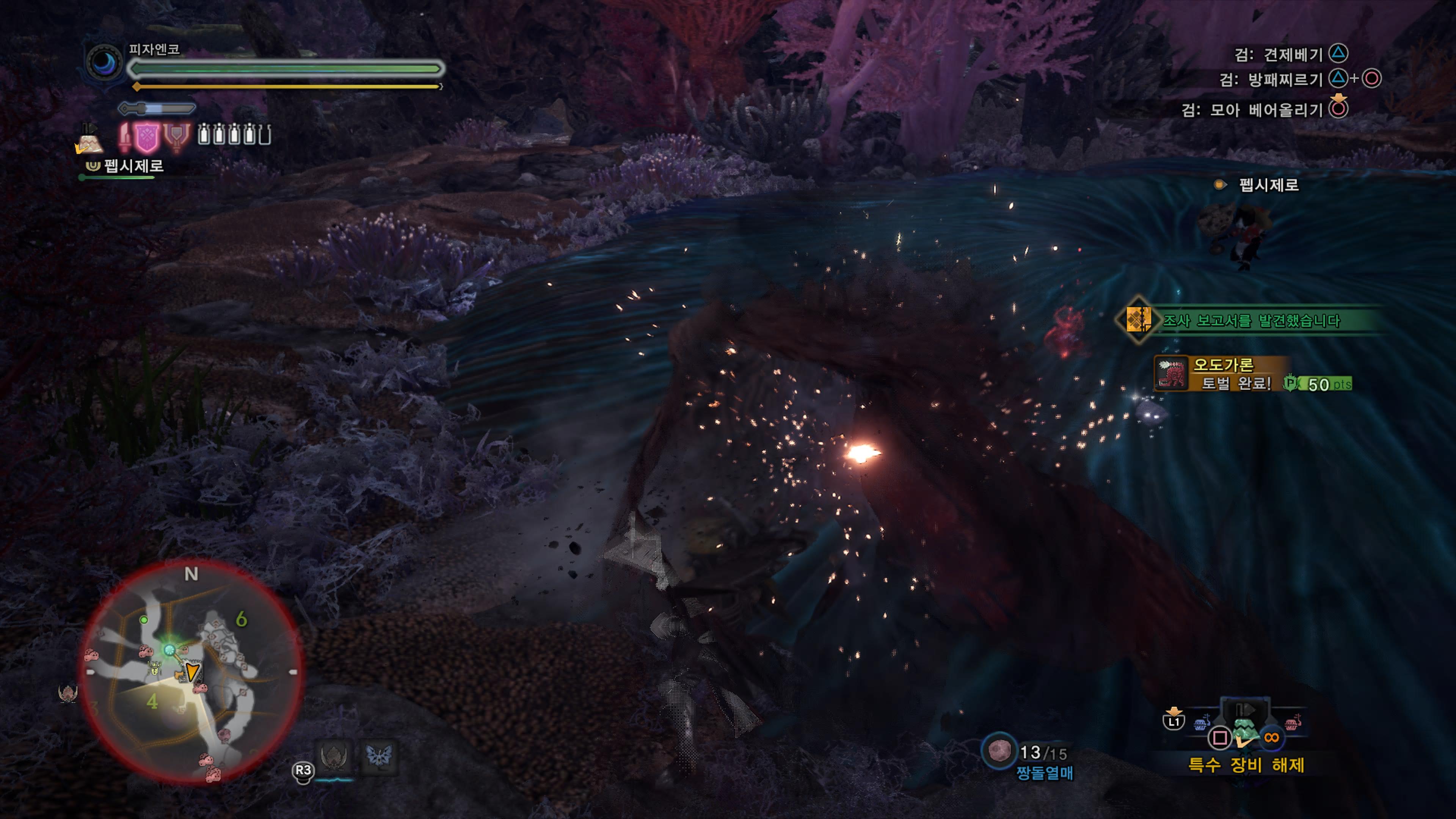This screenshot has height=819, width=1456.
Task: Click the green glowing marker on the minimap
Action: [169, 650]
